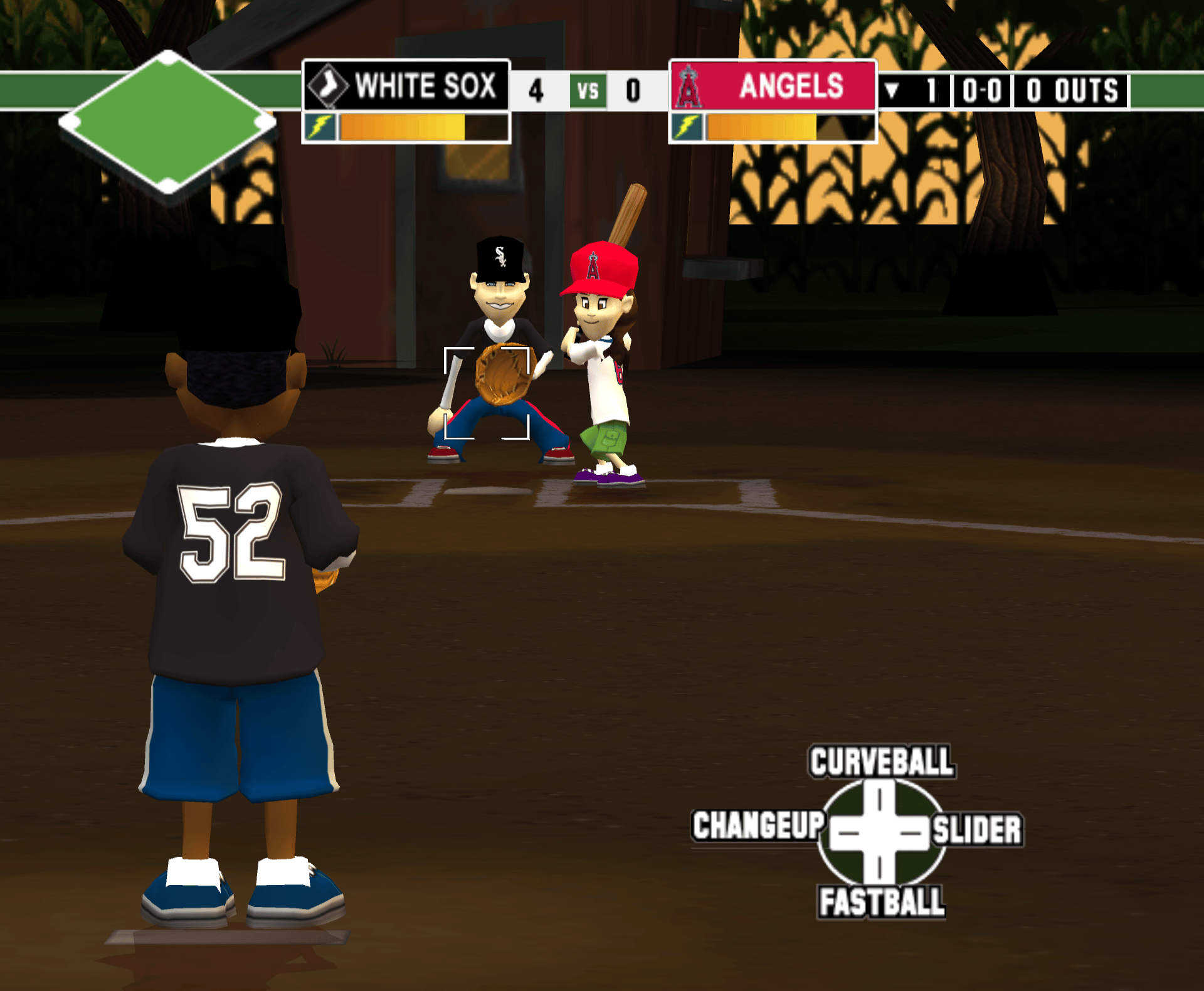The width and height of the screenshot is (1204, 991).
Task: Select the White Sox team logo icon
Action: 329,87
